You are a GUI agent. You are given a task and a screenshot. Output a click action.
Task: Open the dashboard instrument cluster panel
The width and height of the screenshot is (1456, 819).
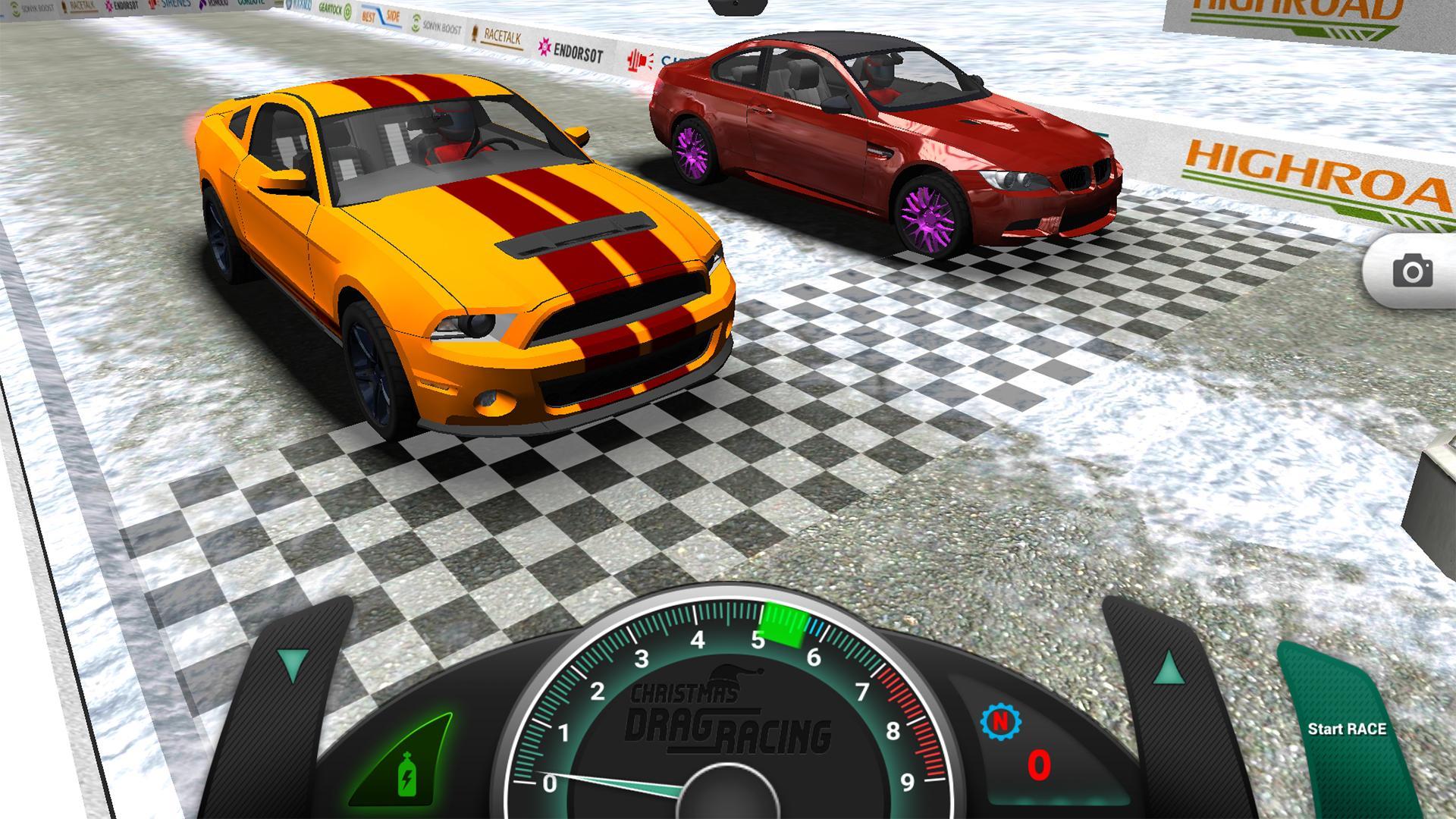click(728, 758)
